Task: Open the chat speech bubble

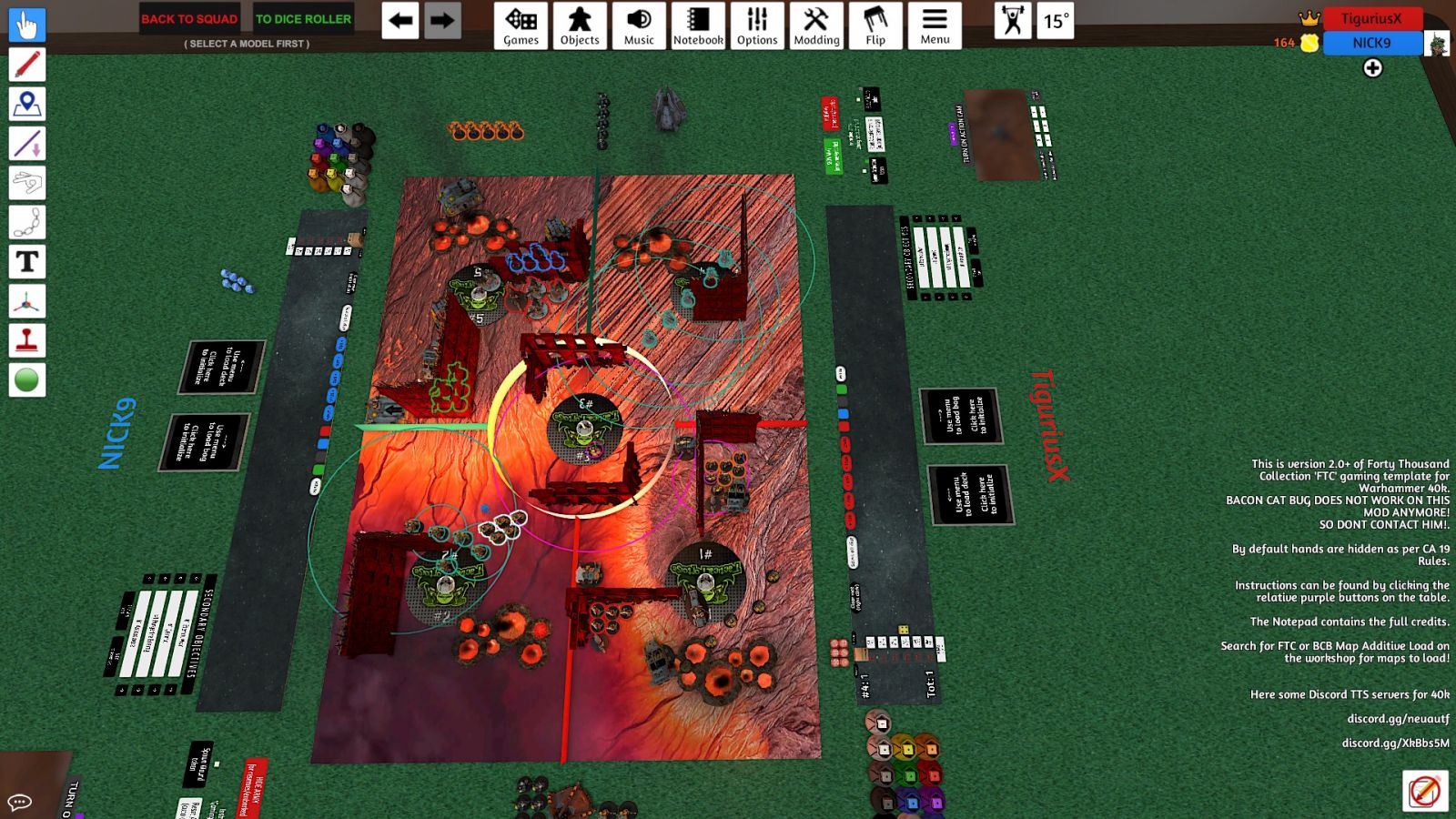Action: [x=20, y=802]
